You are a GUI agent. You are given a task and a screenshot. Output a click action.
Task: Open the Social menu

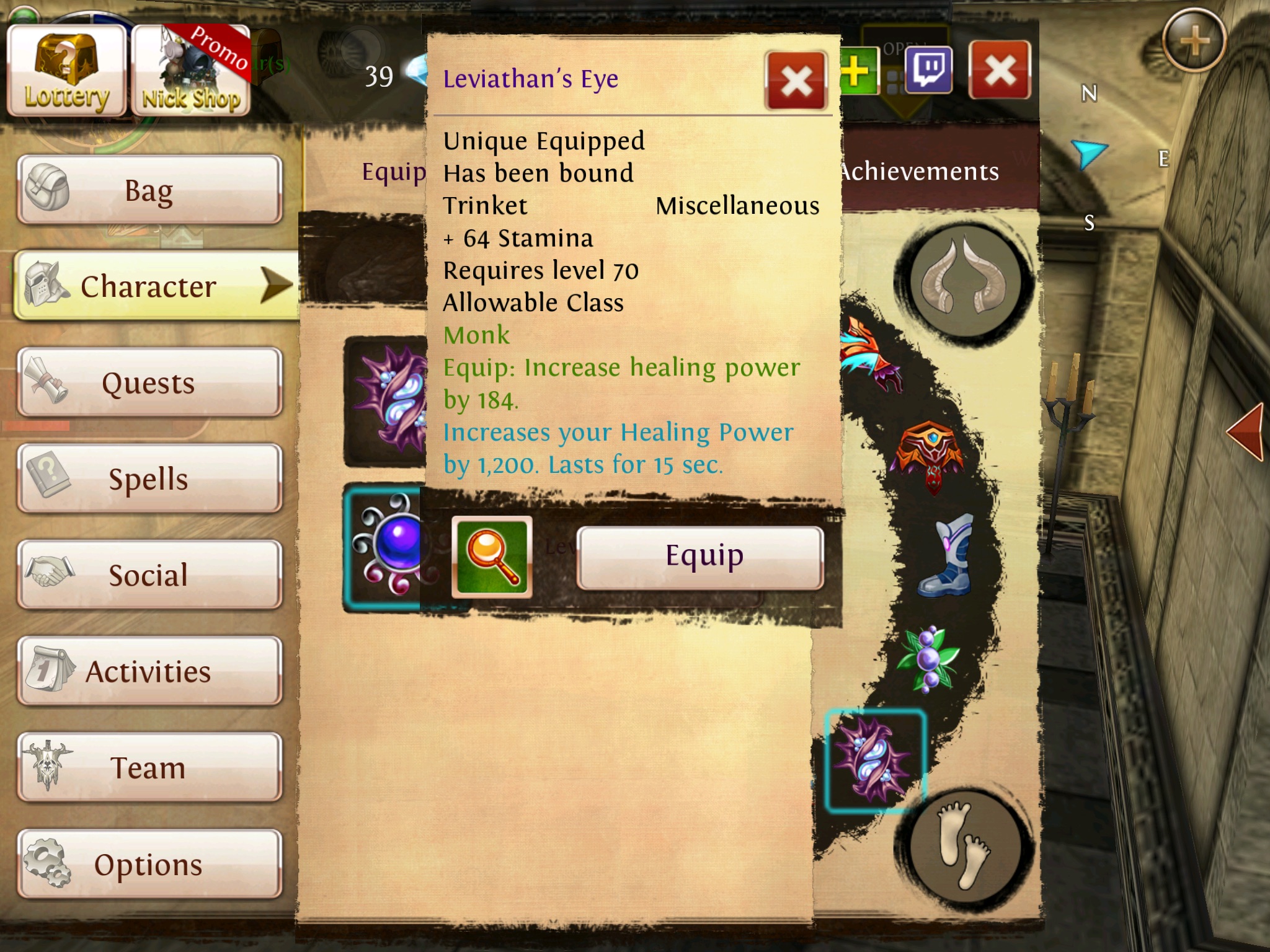149,575
